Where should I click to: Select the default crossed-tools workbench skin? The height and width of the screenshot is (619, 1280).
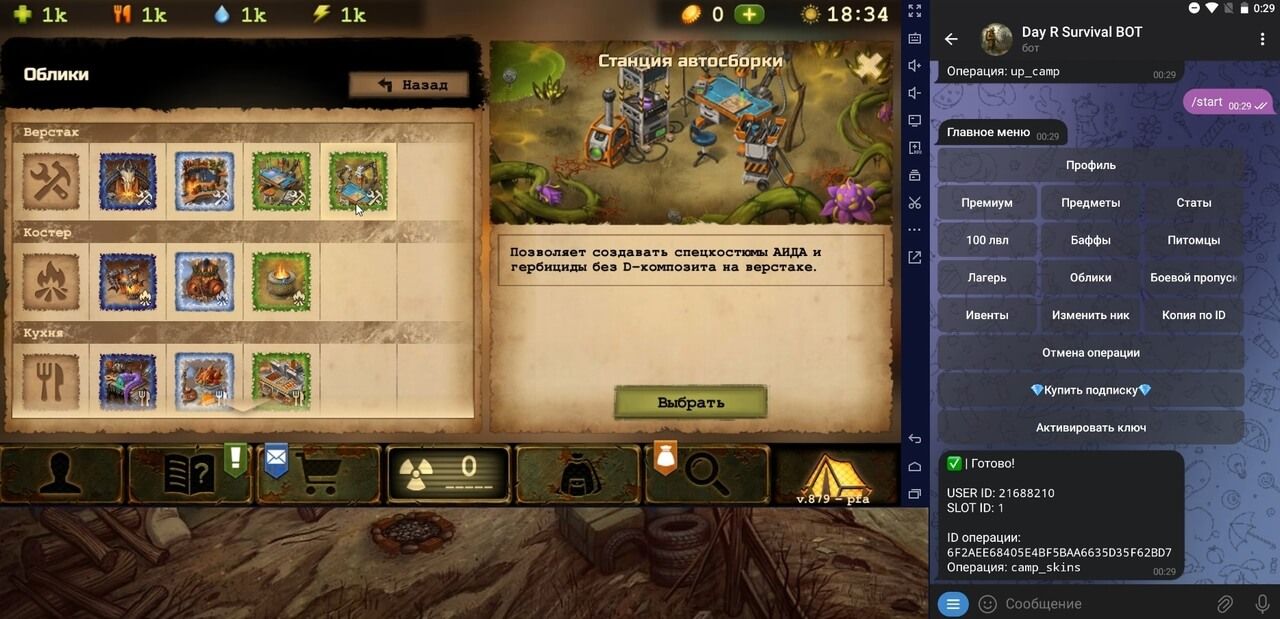51,181
